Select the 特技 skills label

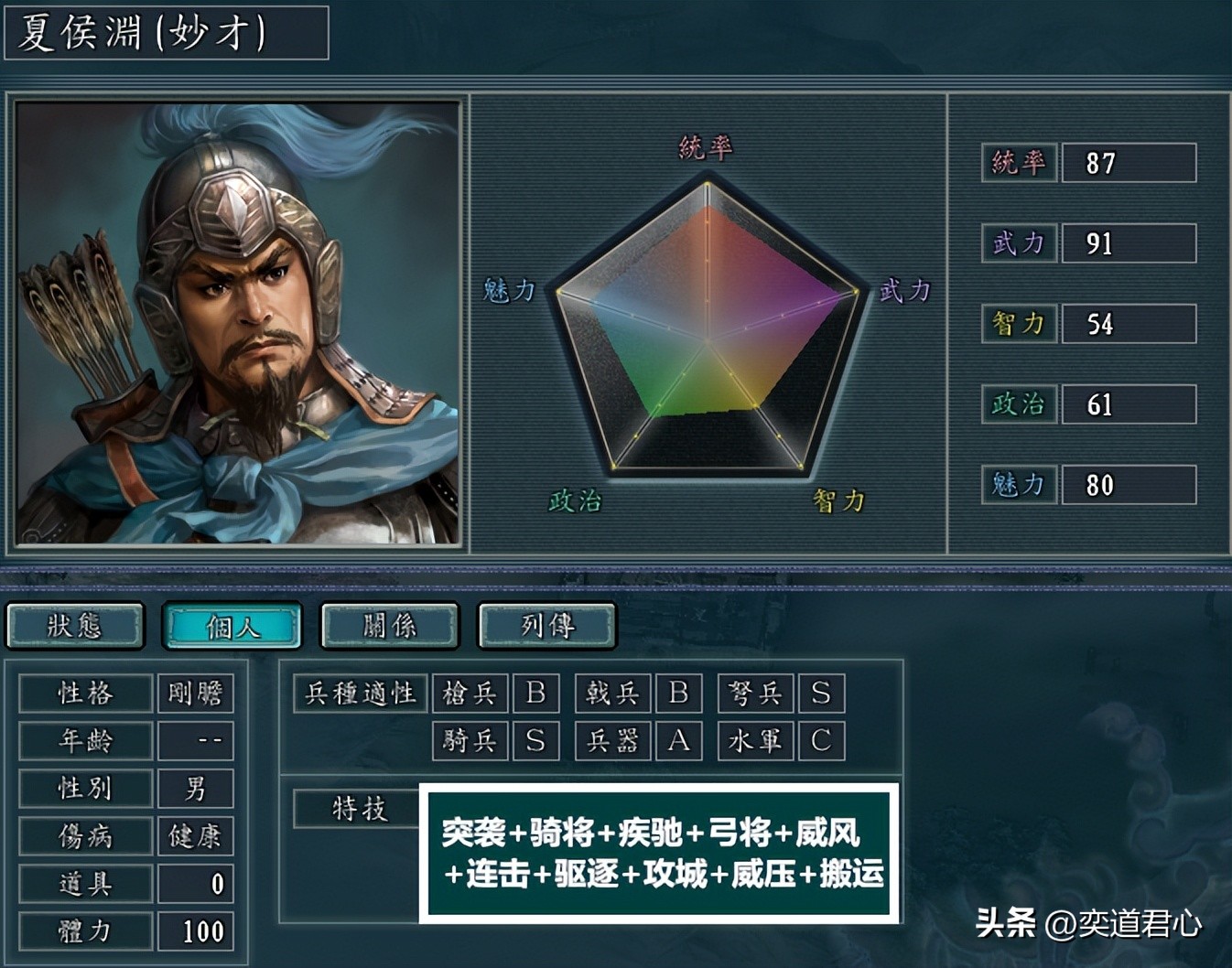point(357,807)
